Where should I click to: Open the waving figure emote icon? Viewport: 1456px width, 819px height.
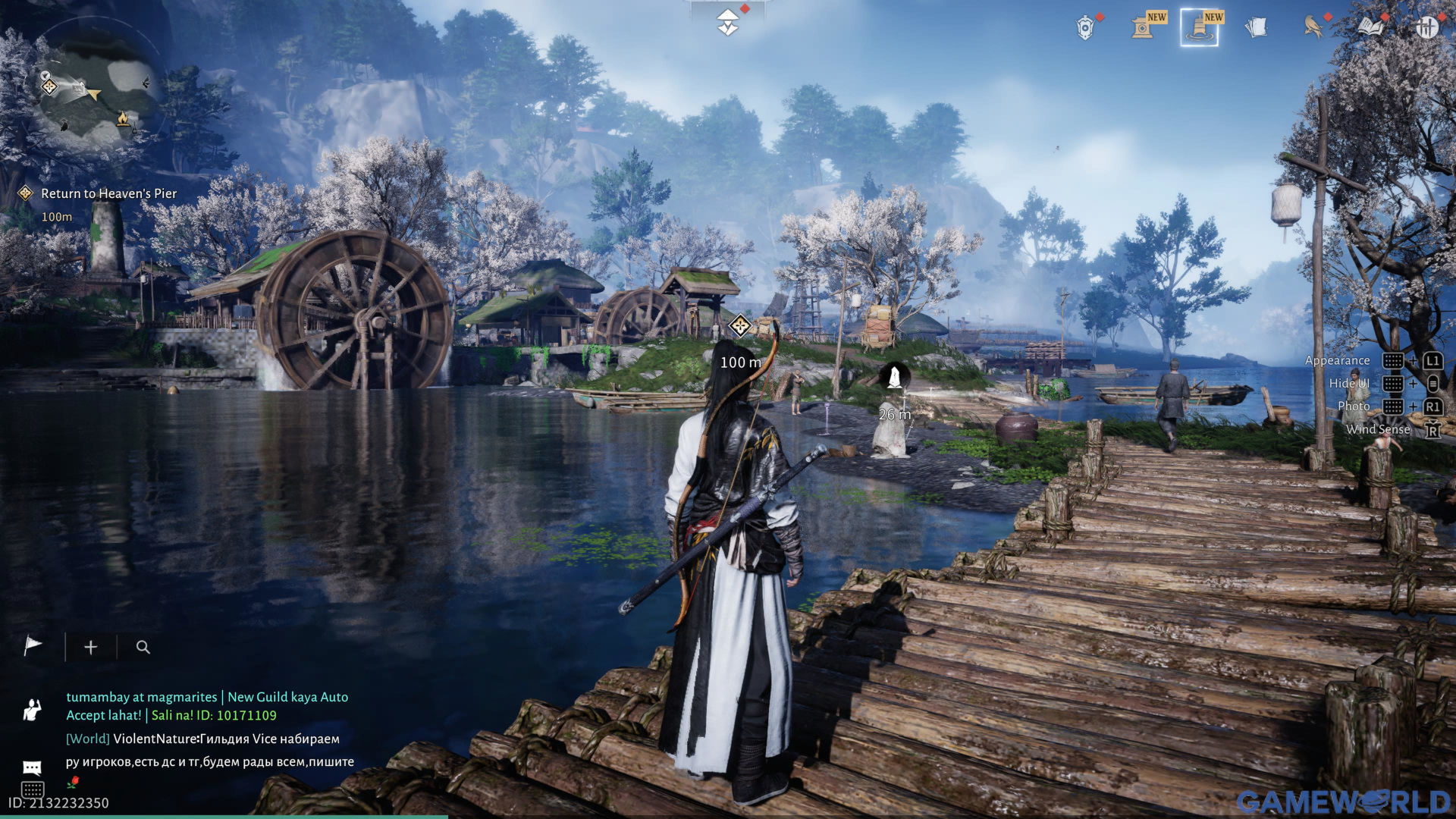pyautogui.click(x=32, y=710)
